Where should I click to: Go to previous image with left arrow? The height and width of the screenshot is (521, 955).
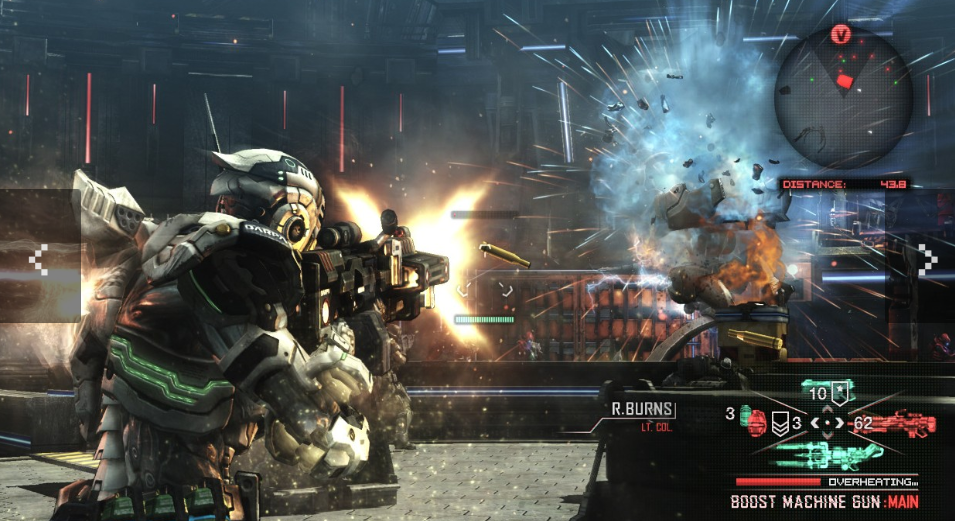38,261
